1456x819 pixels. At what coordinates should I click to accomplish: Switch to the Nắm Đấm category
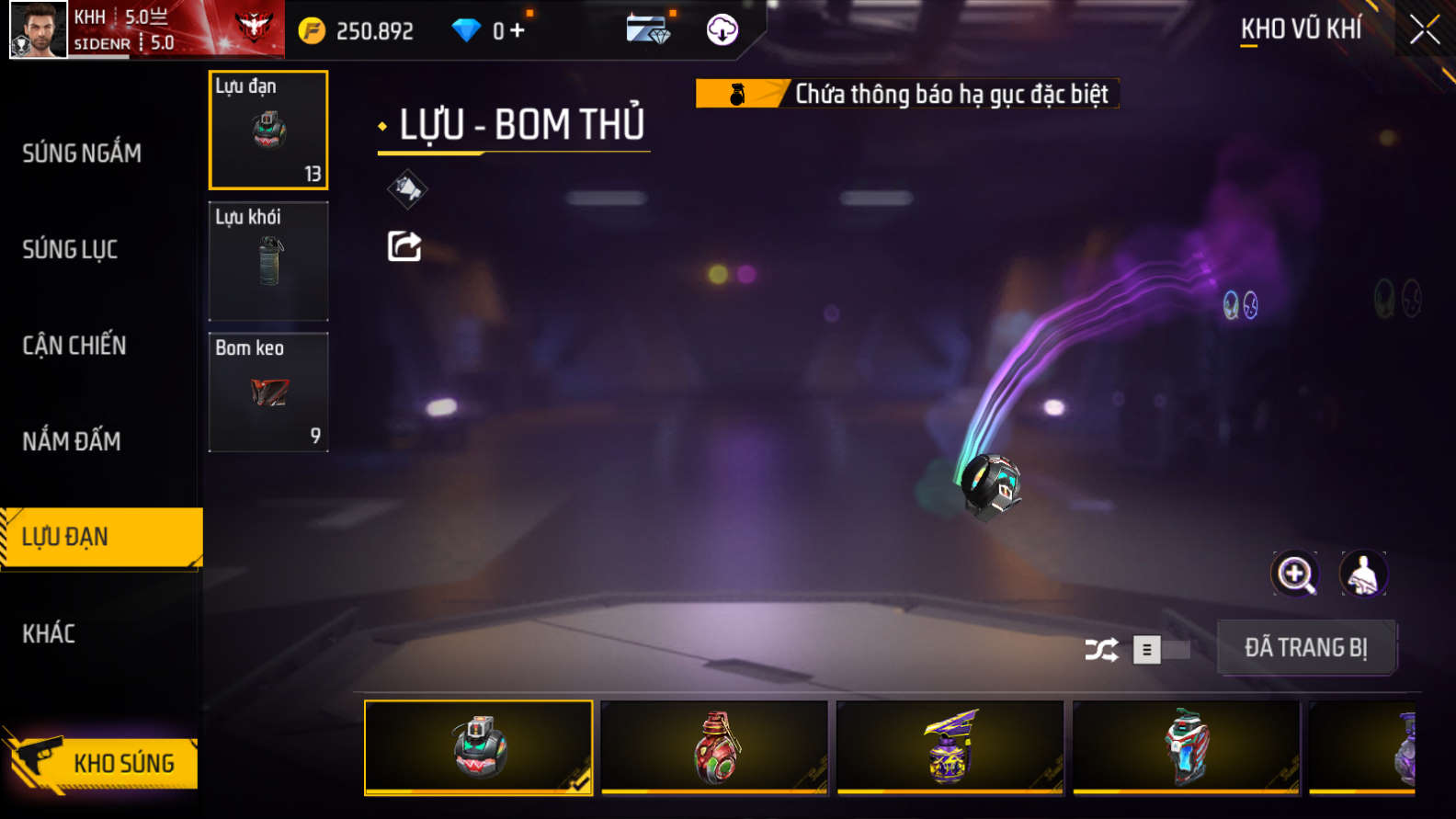pos(72,442)
